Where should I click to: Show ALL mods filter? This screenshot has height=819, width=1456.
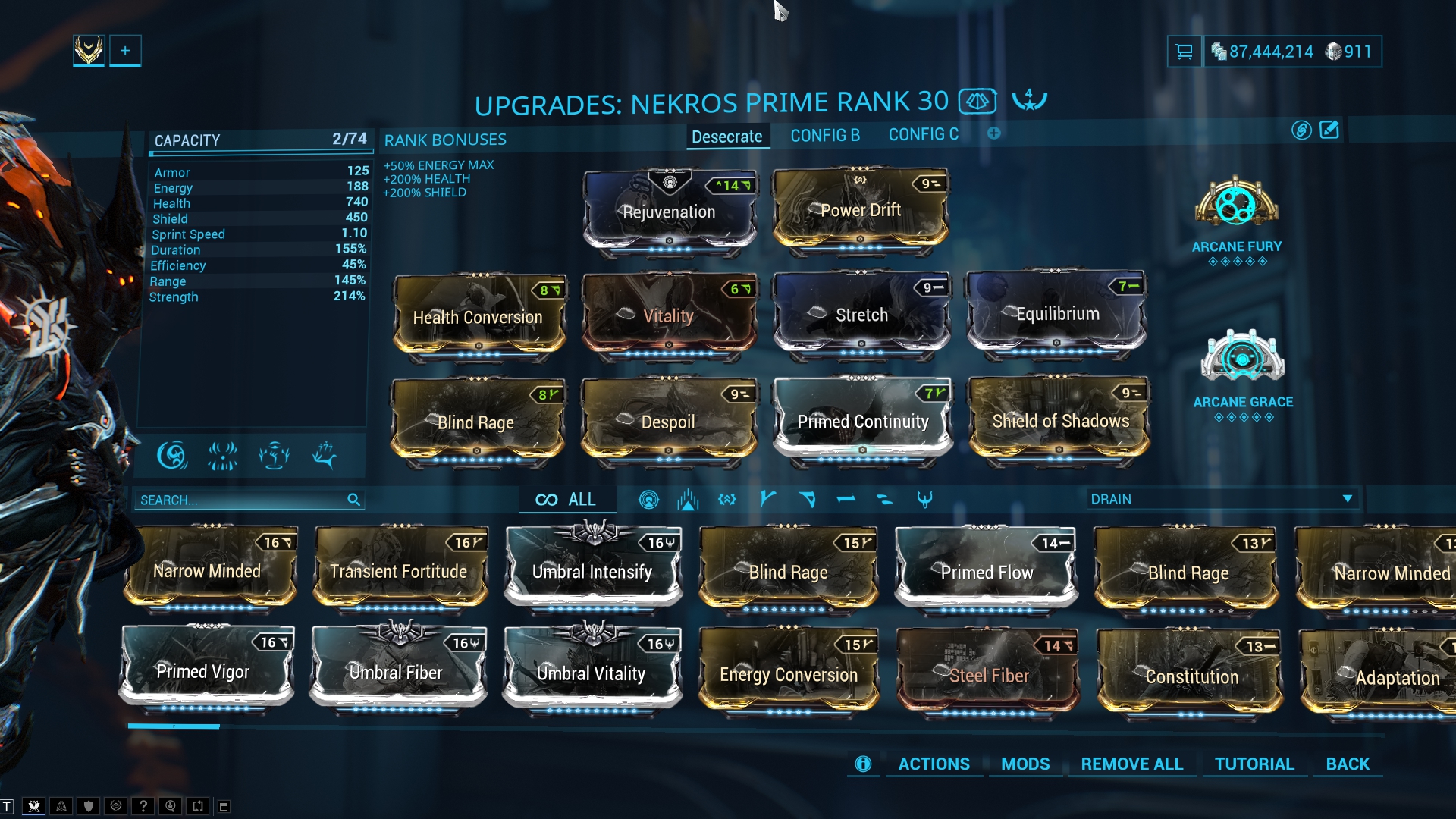566,500
